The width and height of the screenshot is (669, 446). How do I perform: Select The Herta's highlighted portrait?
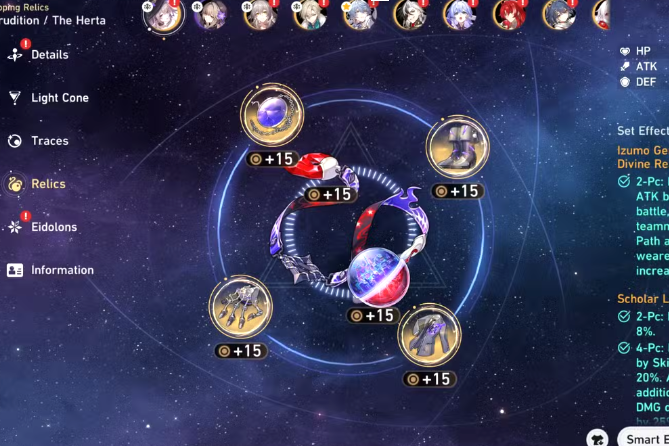pos(164,14)
